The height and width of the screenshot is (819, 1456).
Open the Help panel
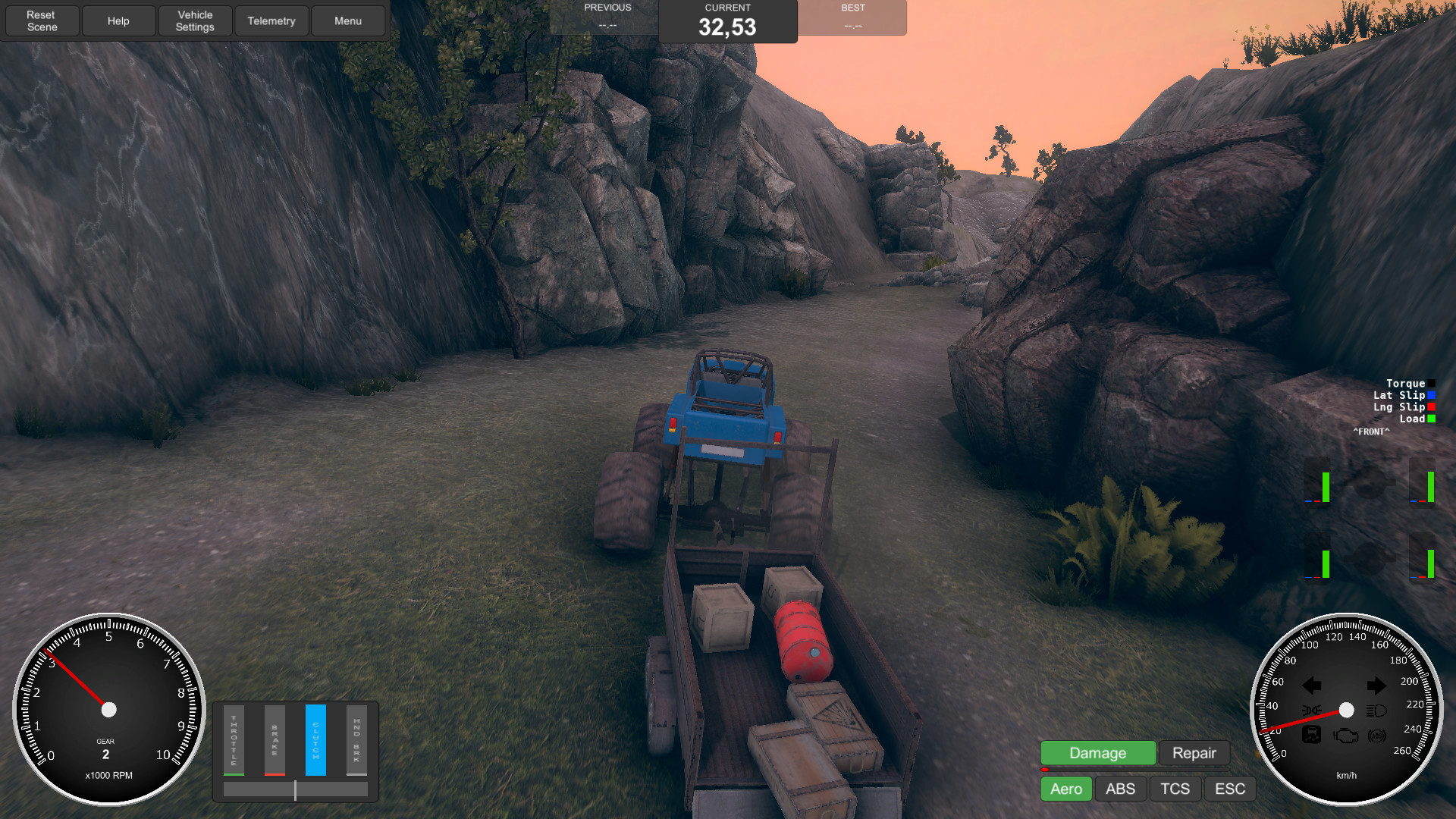point(118,20)
